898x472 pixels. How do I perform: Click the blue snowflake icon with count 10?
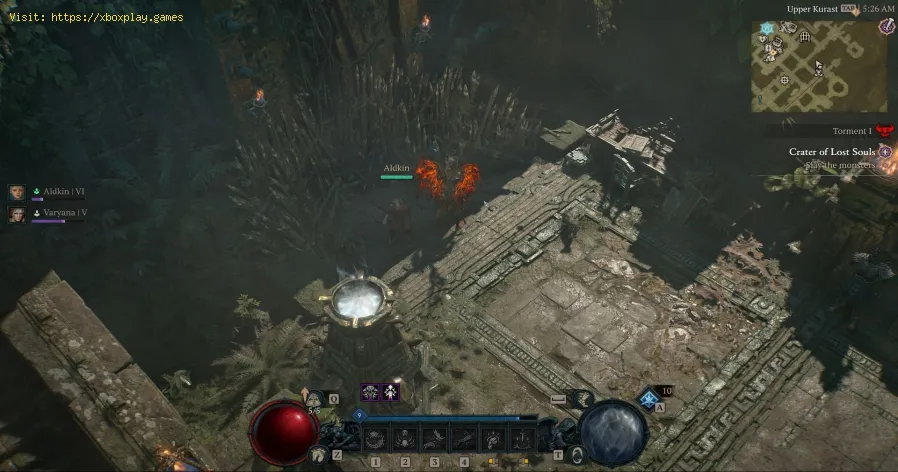(647, 397)
